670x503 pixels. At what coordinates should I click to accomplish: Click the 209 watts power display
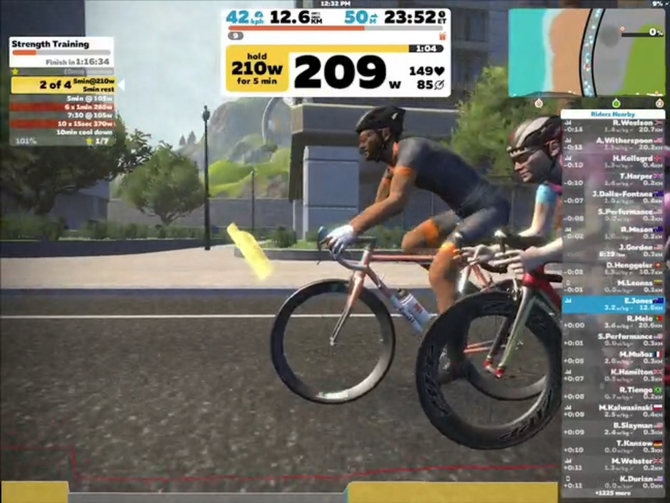coord(340,72)
